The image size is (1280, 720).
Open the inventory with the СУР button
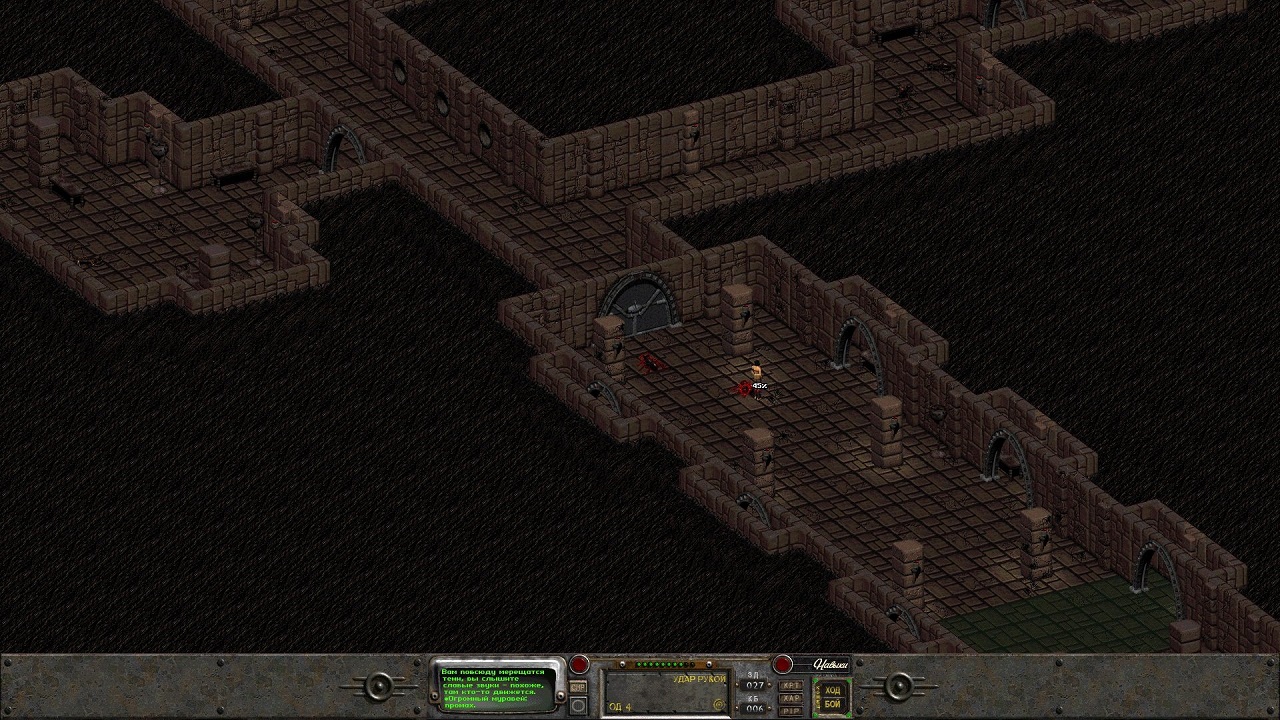click(x=578, y=687)
